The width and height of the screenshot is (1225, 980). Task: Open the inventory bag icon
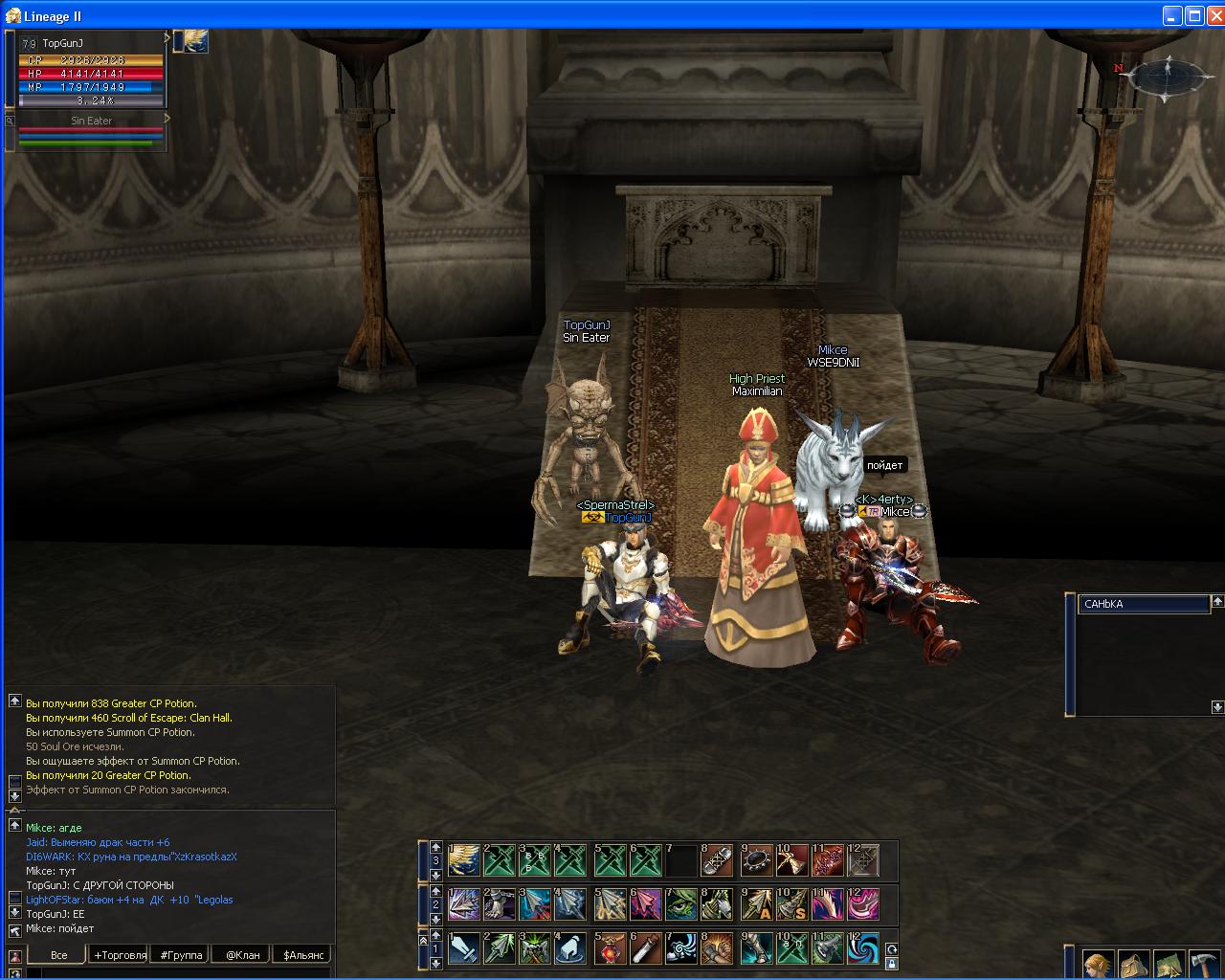(1134, 964)
